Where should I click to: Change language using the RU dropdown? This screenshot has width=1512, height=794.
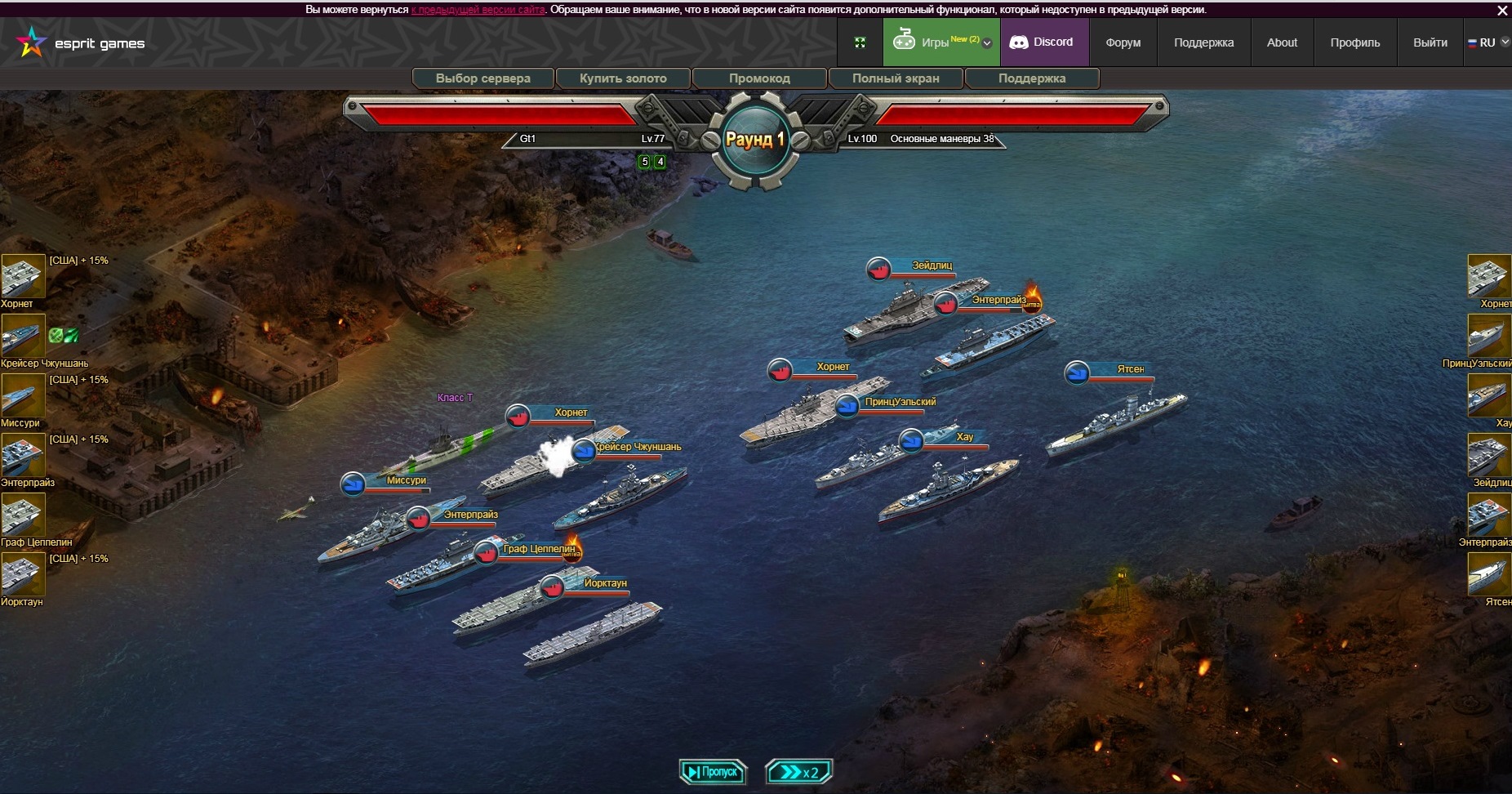tap(1488, 42)
